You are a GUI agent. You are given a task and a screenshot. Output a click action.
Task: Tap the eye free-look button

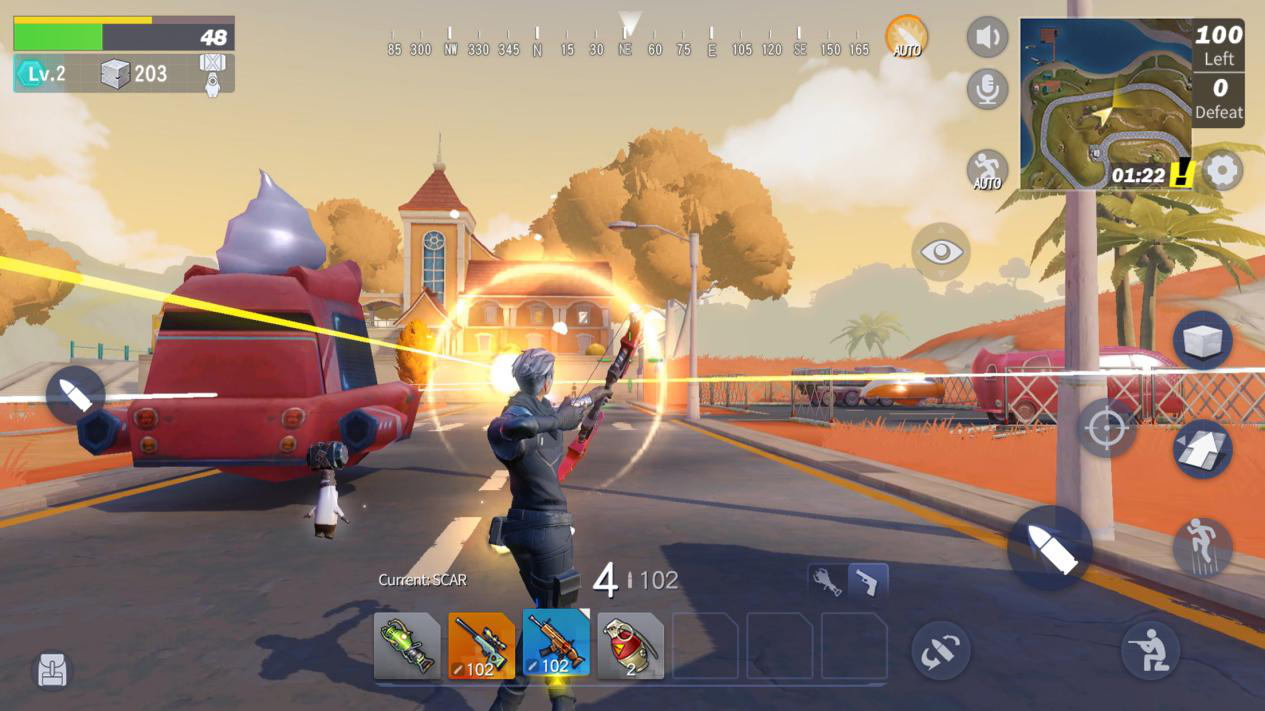pos(940,251)
